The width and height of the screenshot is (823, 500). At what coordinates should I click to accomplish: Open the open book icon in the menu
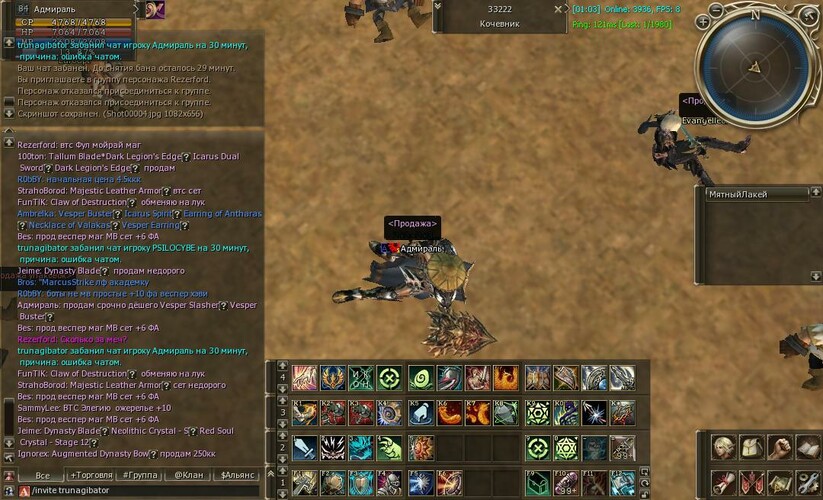point(809,447)
